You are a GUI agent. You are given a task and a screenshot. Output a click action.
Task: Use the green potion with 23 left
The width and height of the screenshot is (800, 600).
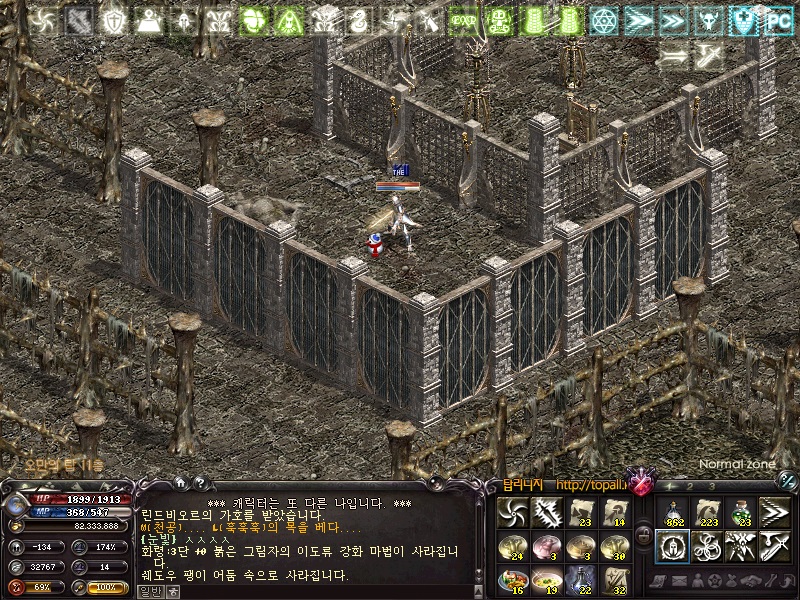tap(741, 512)
